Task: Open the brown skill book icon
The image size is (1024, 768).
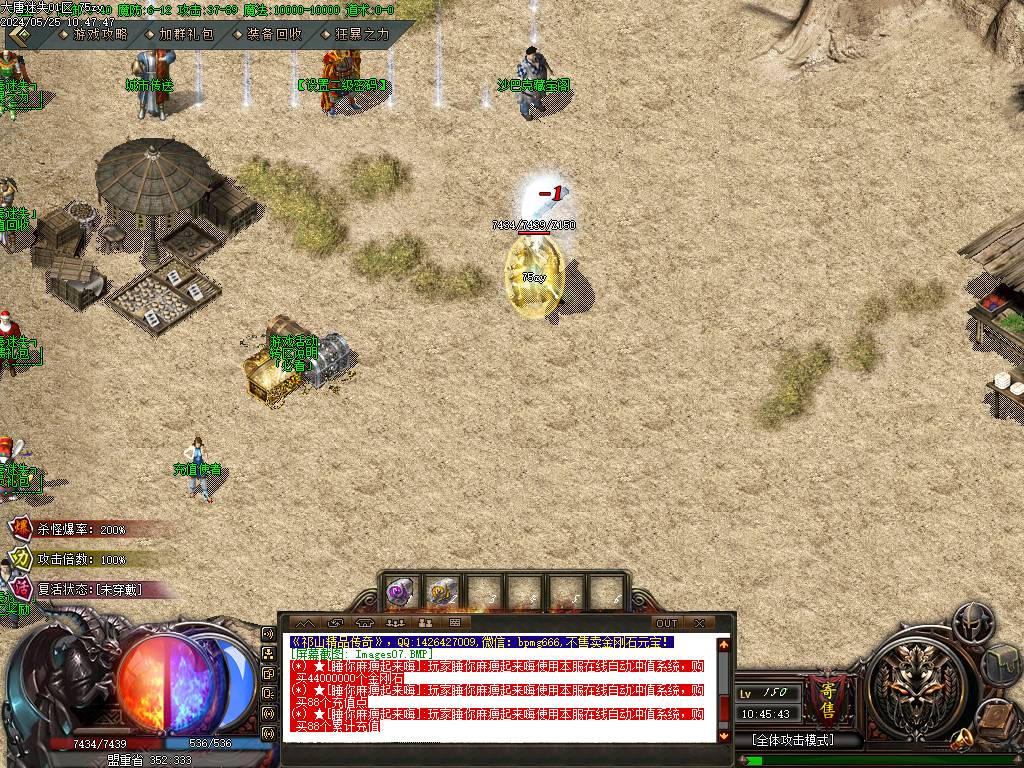Action: coord(996,716)
